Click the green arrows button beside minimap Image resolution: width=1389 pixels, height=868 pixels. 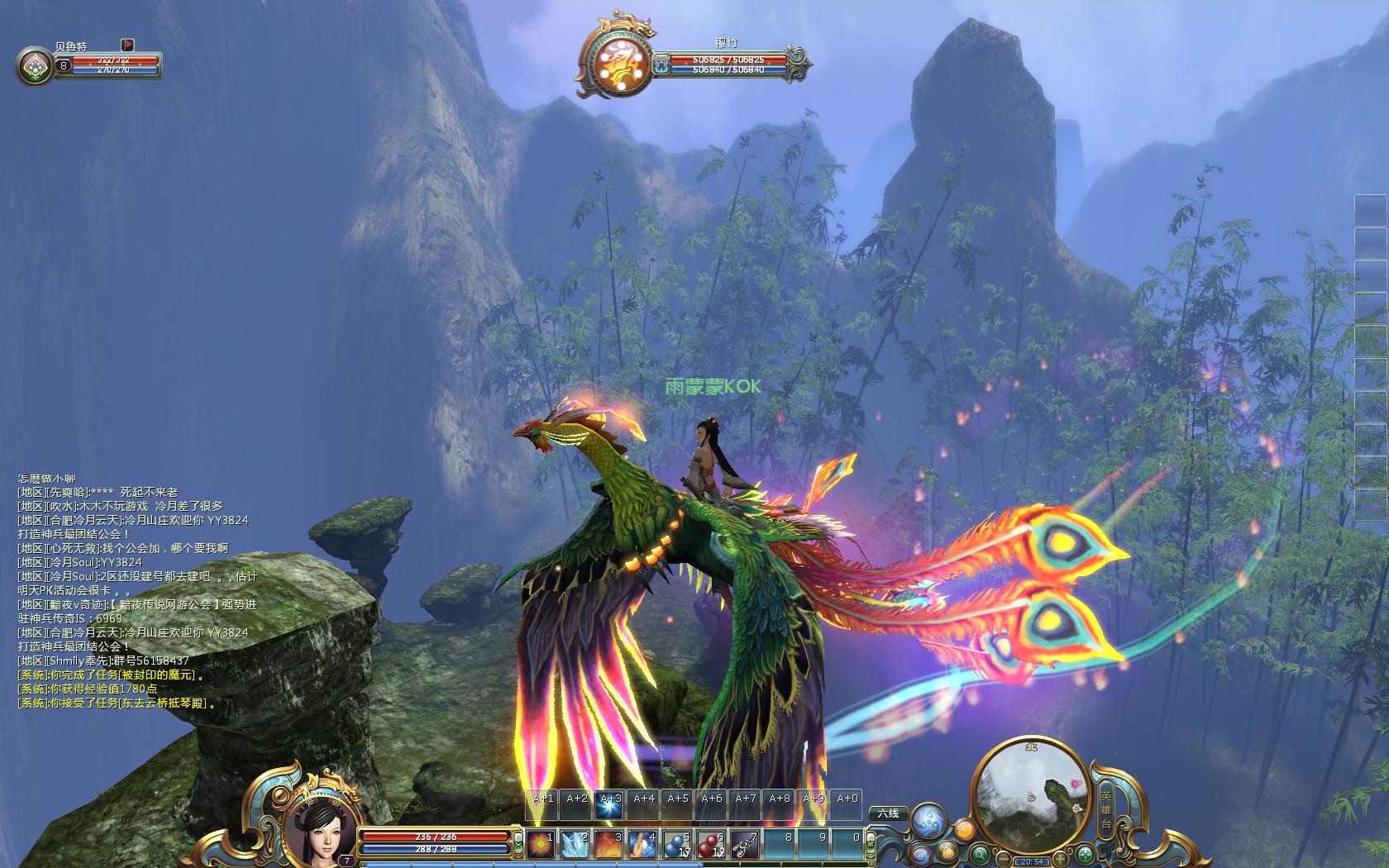(x=1086, y=855)
